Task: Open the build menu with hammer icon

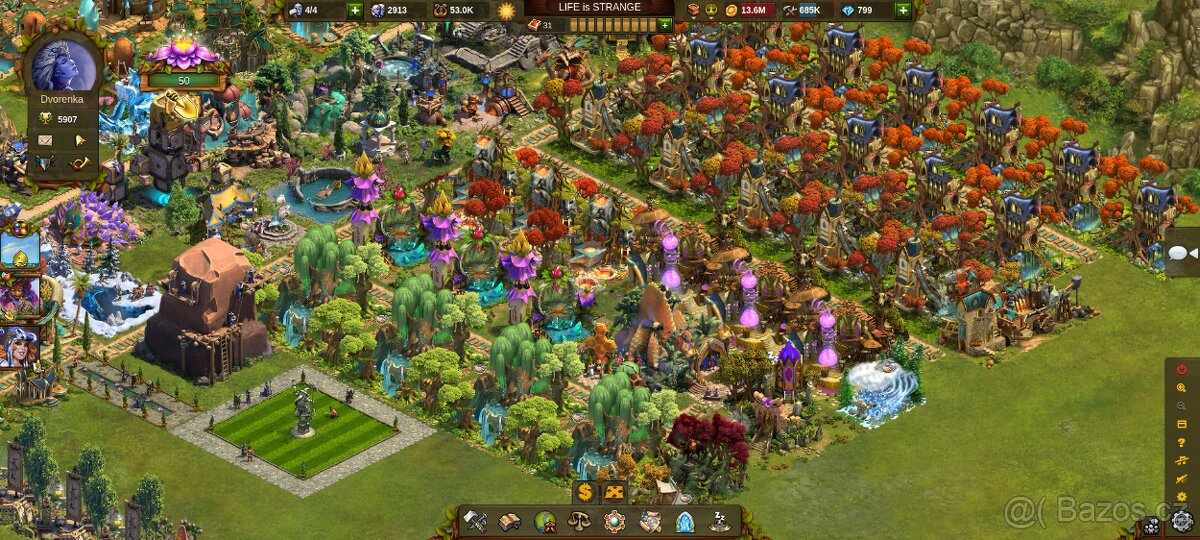Action: tap(475, 521)
